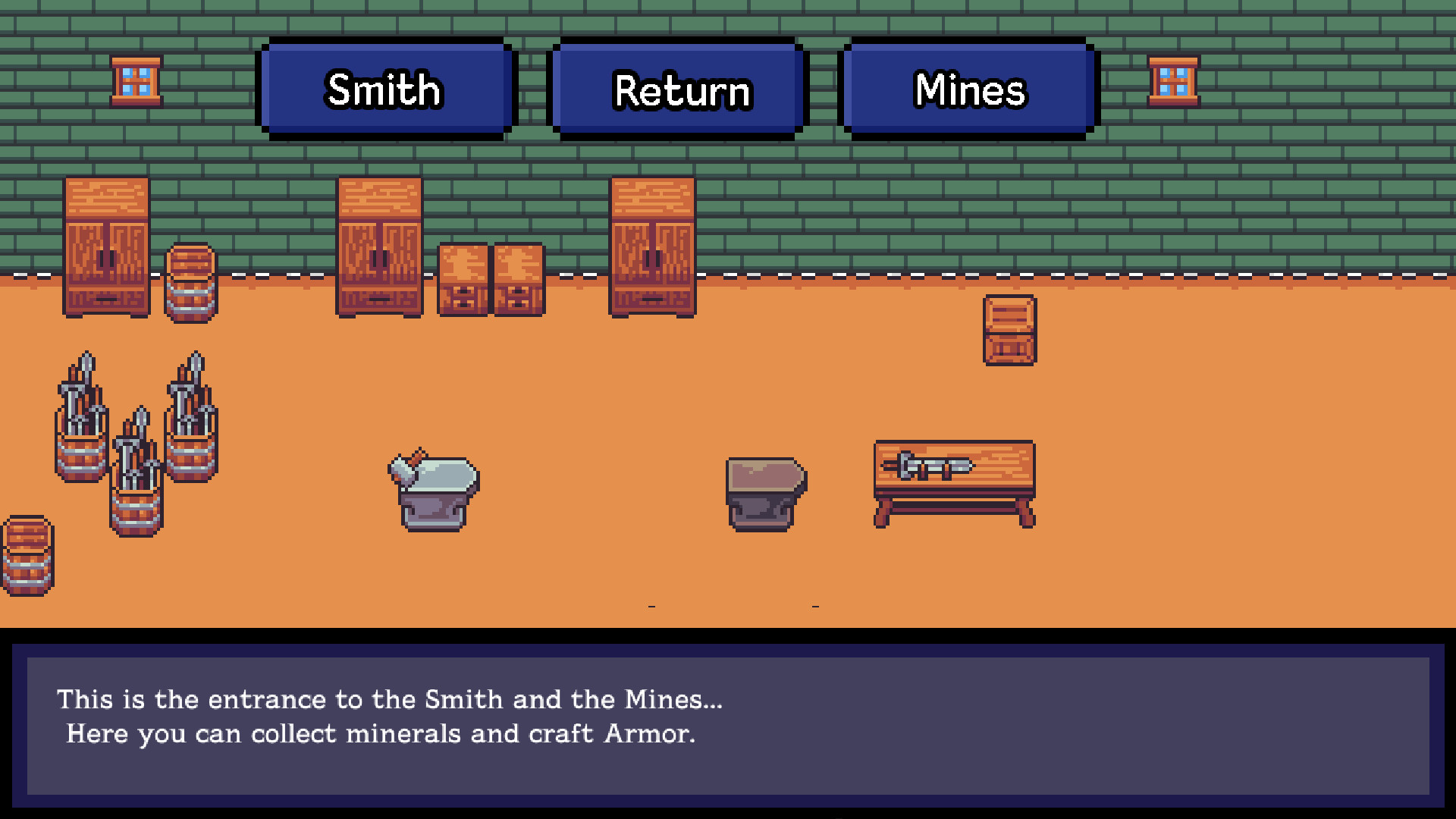This screenshot has height=819, width=1456.
Task: Select the brown anvil in the workshop
Action: [766, 493]
